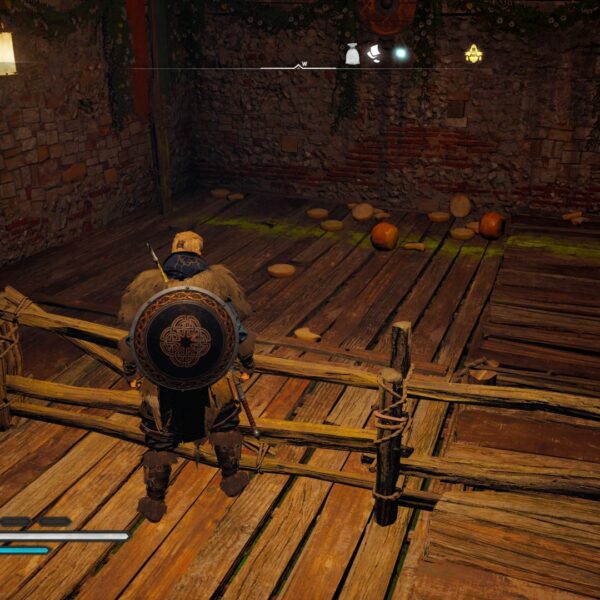Click the white ship marker on the compass
The image size is (600, 600).
[x=375, y=53]
